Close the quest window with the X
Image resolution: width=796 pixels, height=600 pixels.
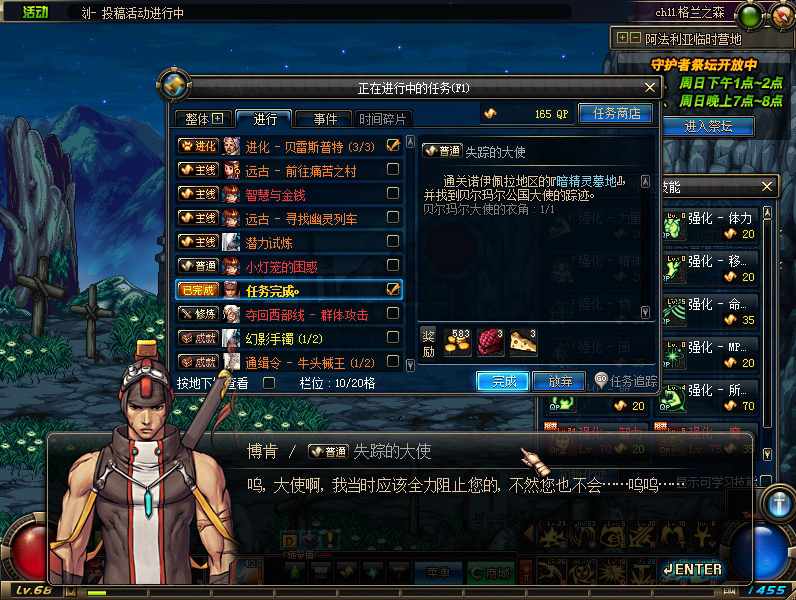click(x=650, y=88)
